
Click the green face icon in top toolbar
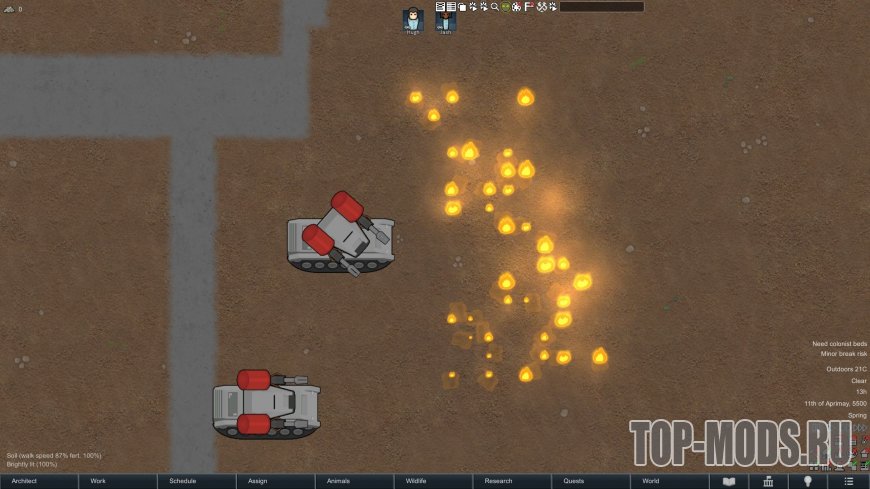coord(506,7)
